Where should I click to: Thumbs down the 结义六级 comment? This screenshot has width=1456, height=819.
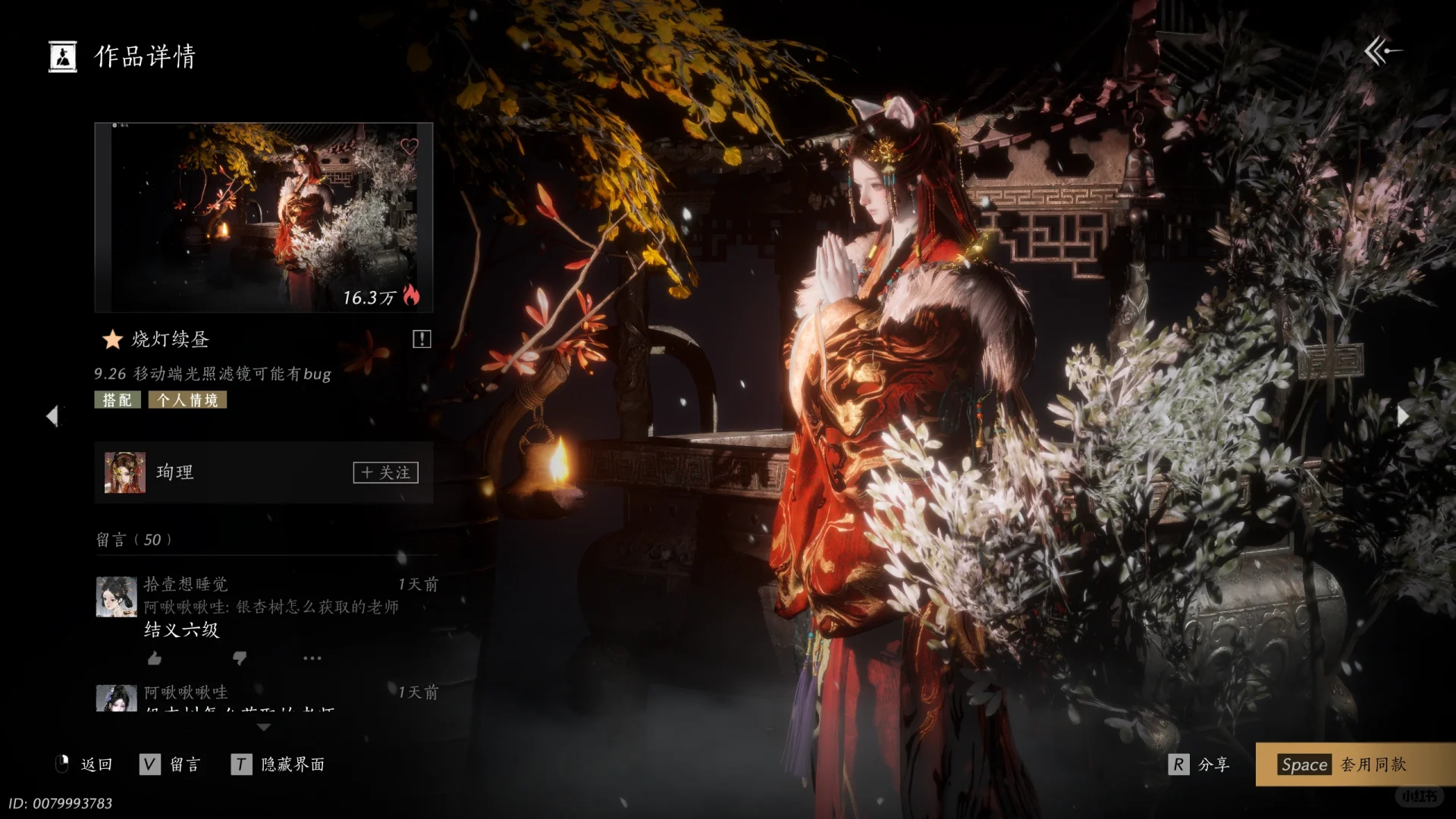click(x=240, y=657)
